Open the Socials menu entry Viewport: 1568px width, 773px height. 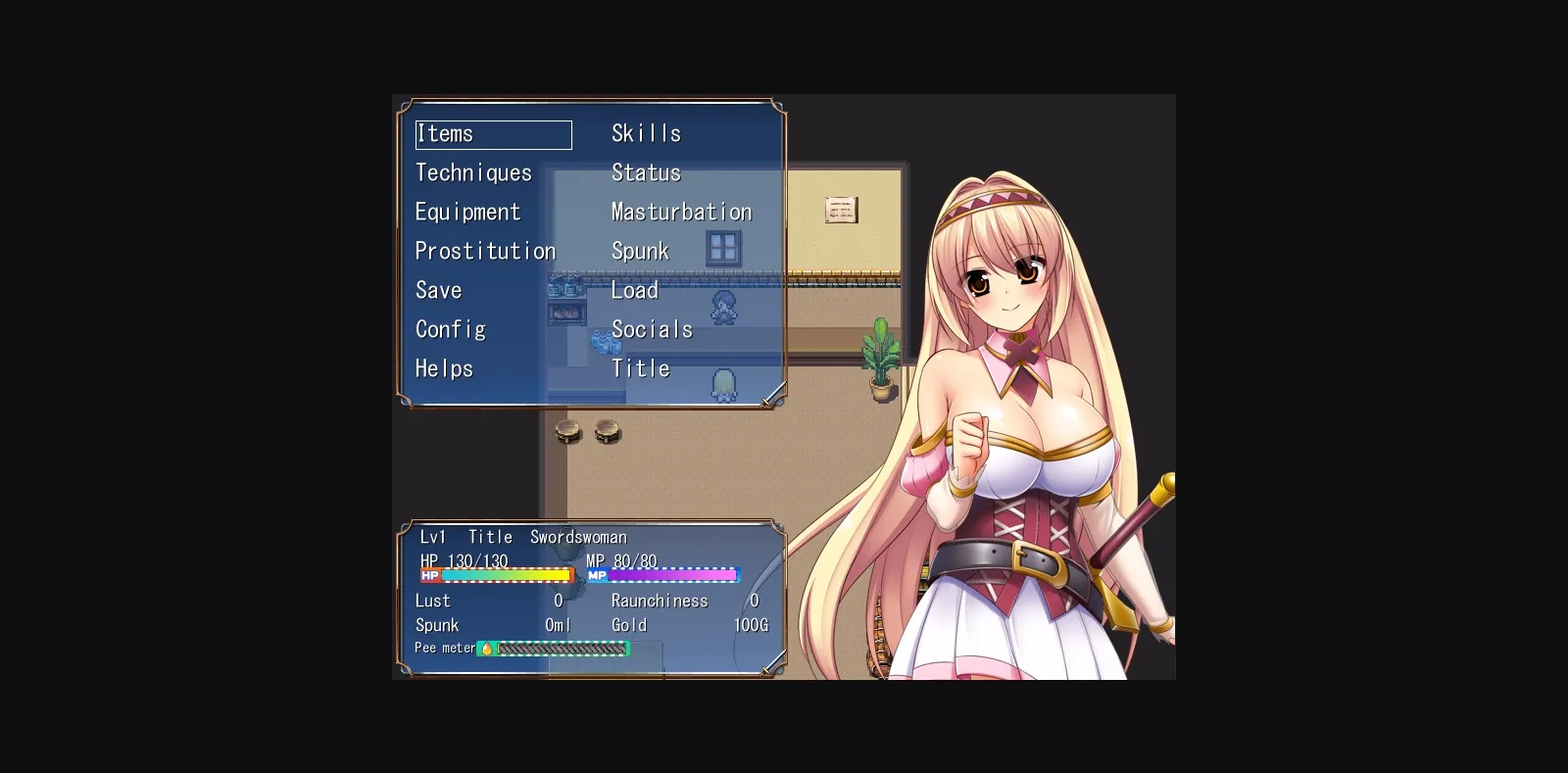(652, 329)
